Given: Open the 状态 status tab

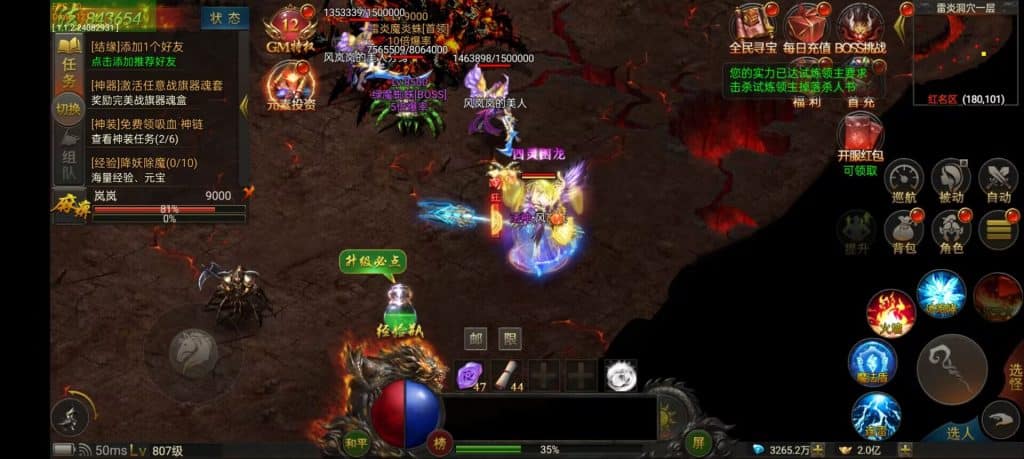Looking at the screenshot, I should [225, 18].
